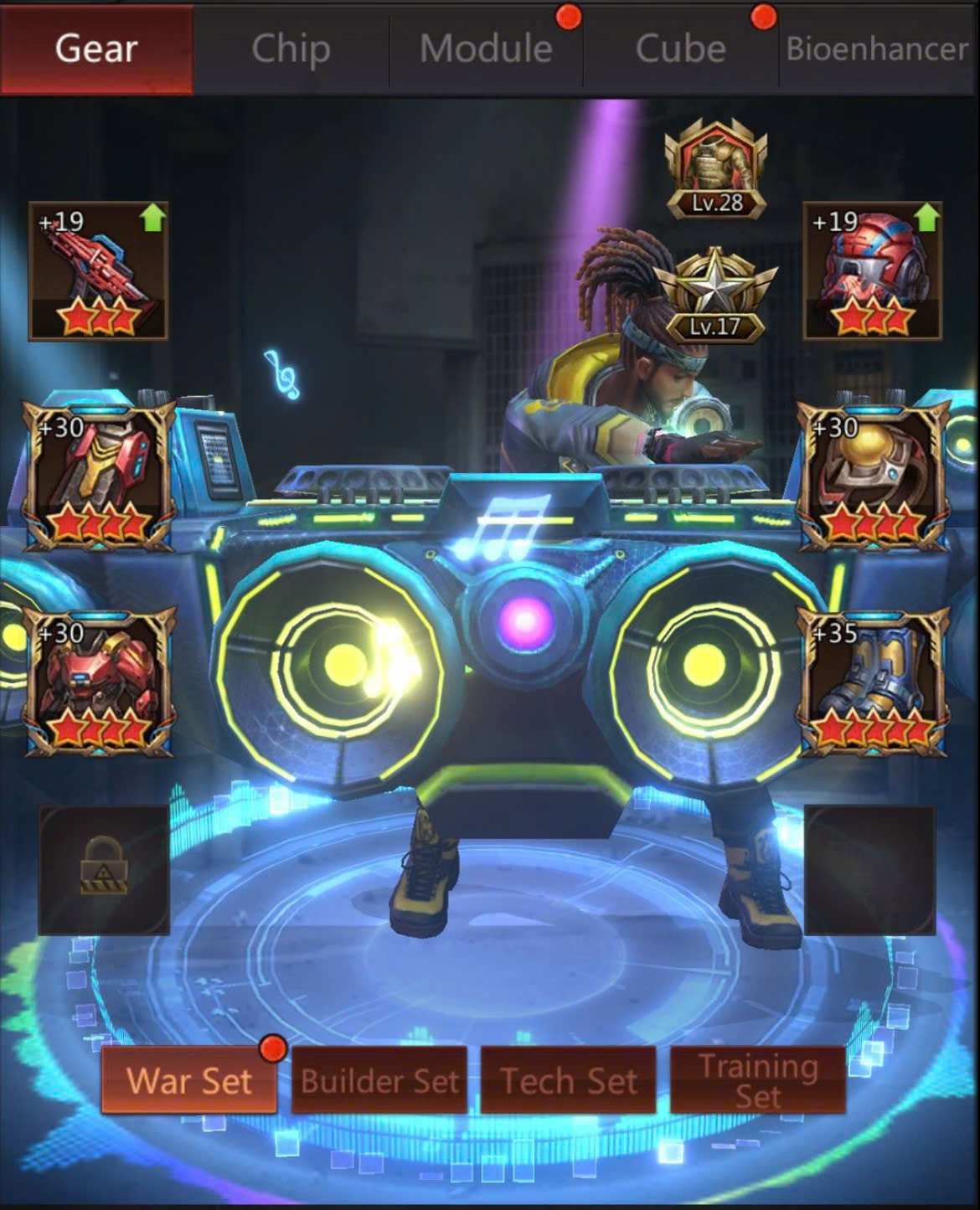
Task: Inspect the red gauntlet gear slot
Action: 98,476
